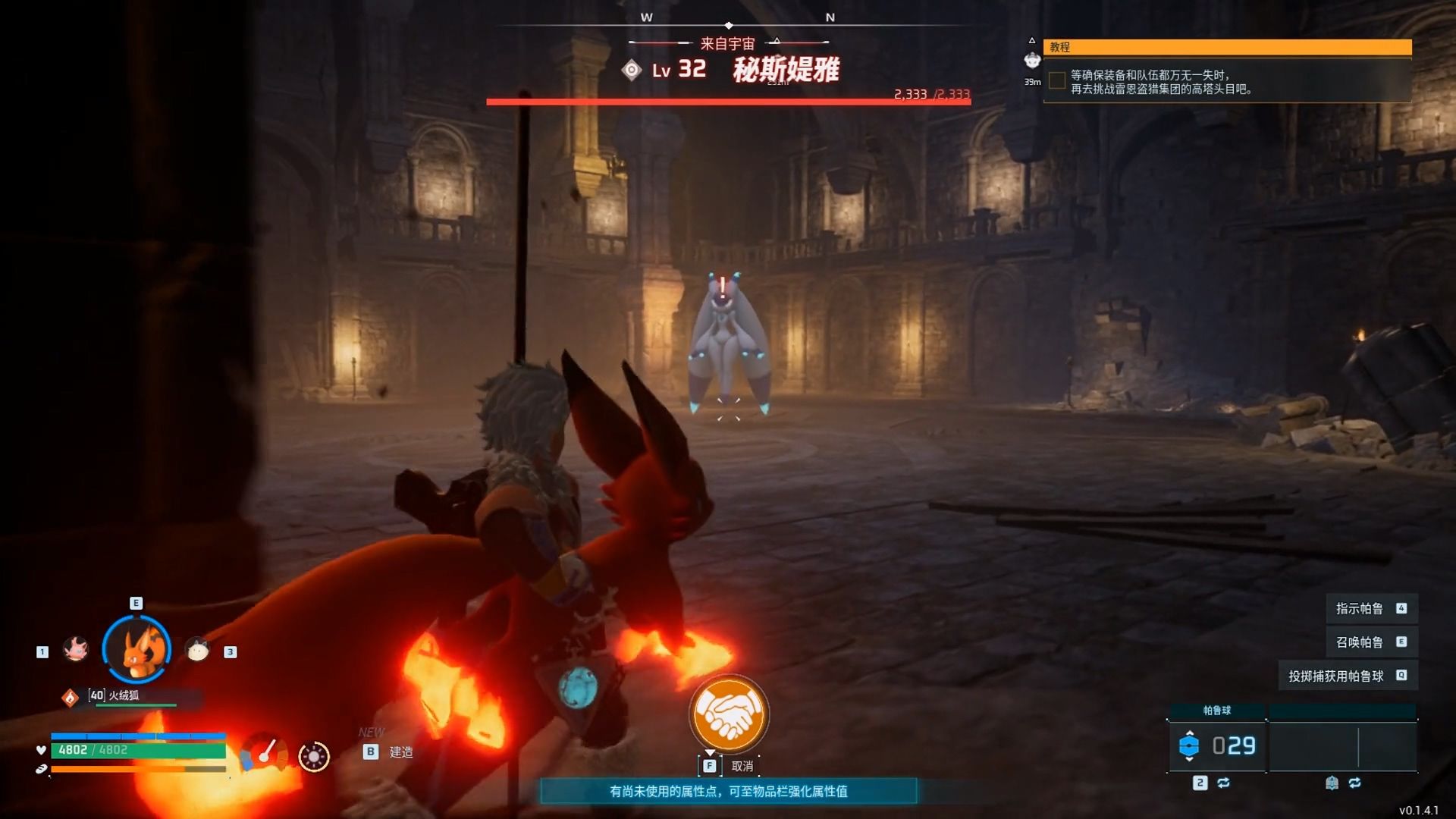Click the compass bar at the top
This screenshot has height=819, width=1456.
pyautogui.click(x=729, y=24)
